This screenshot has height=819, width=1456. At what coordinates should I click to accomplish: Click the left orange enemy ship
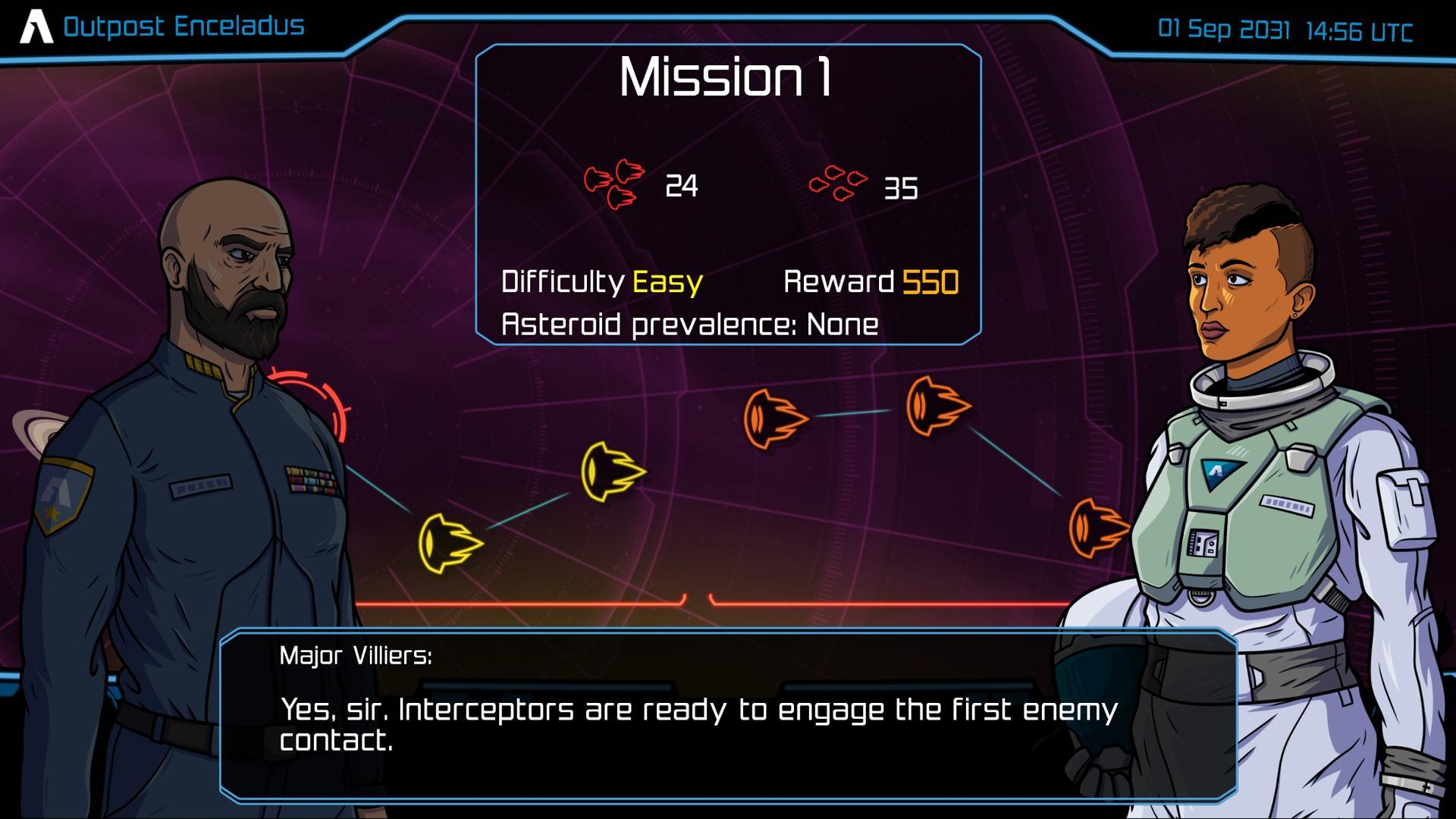(772, 418)
